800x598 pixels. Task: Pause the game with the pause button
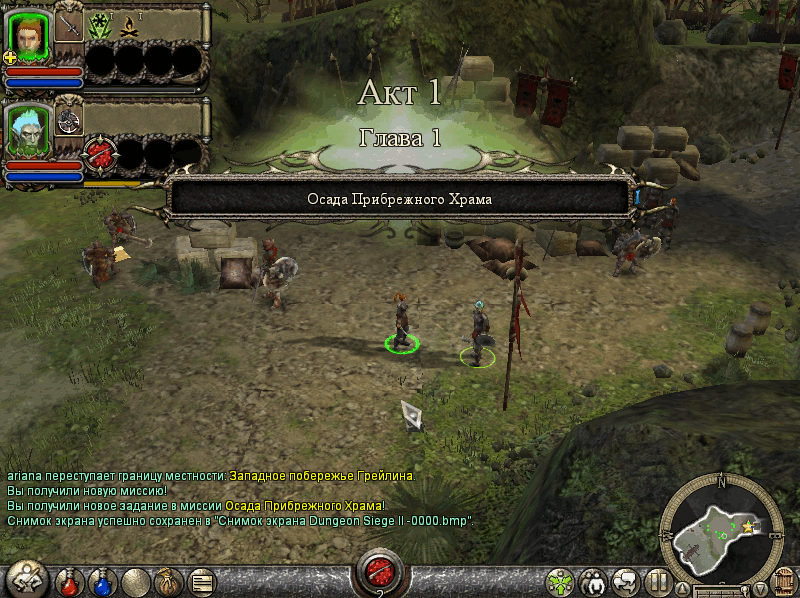tap(658, 581)
